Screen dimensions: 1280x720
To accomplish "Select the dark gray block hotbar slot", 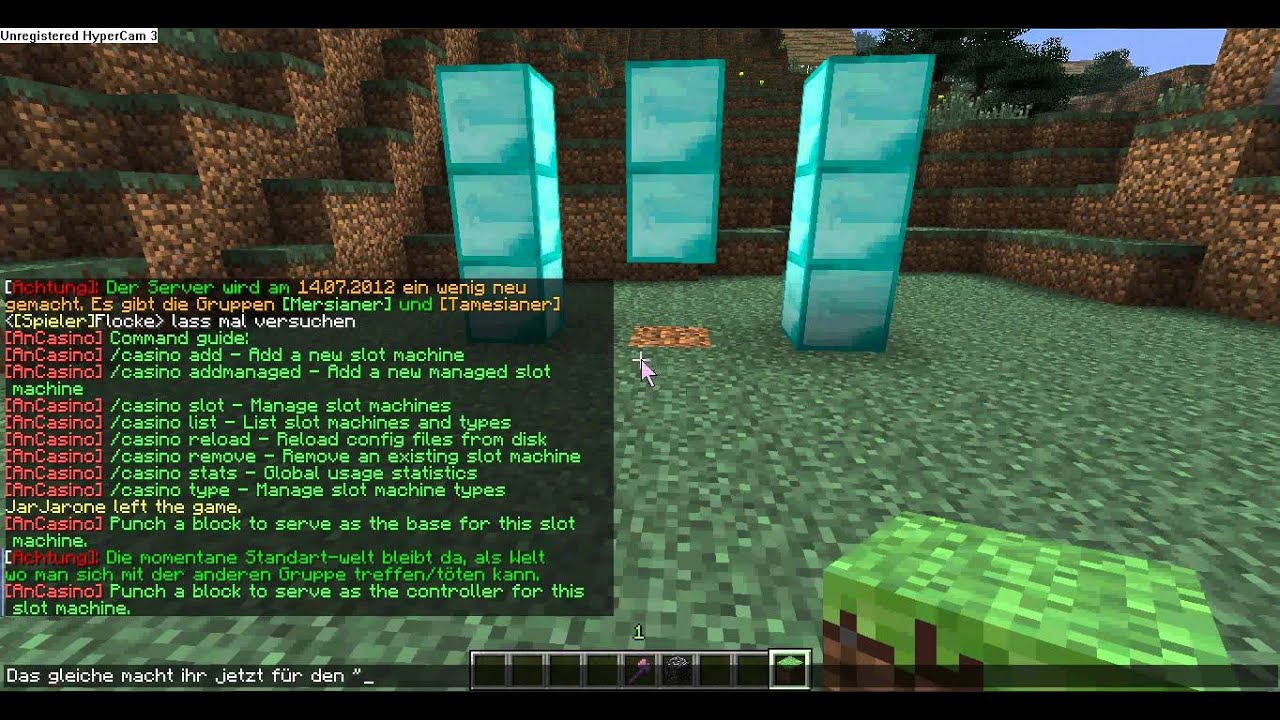I will 677,670.
